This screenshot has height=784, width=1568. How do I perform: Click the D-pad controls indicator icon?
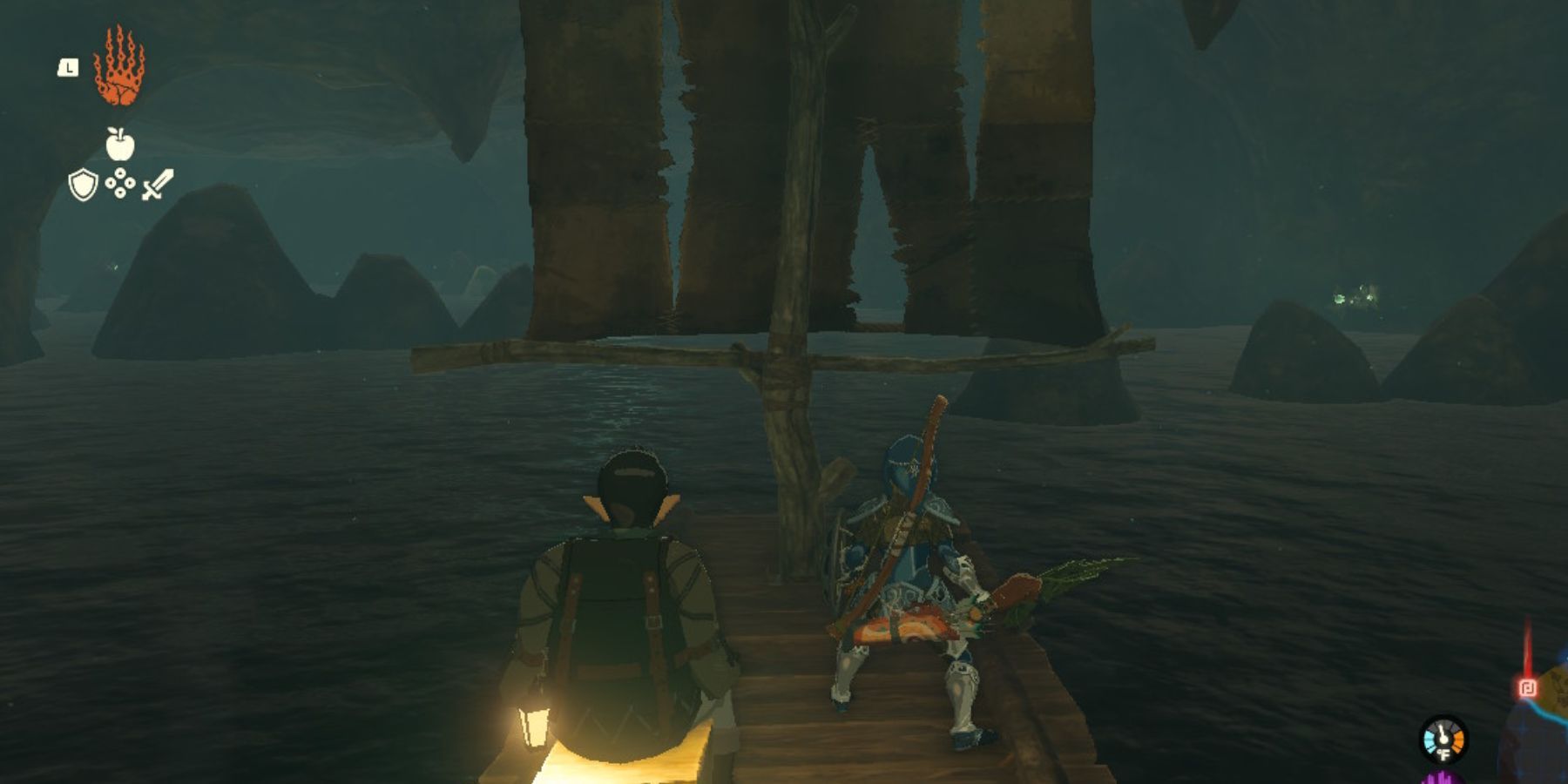119,184
